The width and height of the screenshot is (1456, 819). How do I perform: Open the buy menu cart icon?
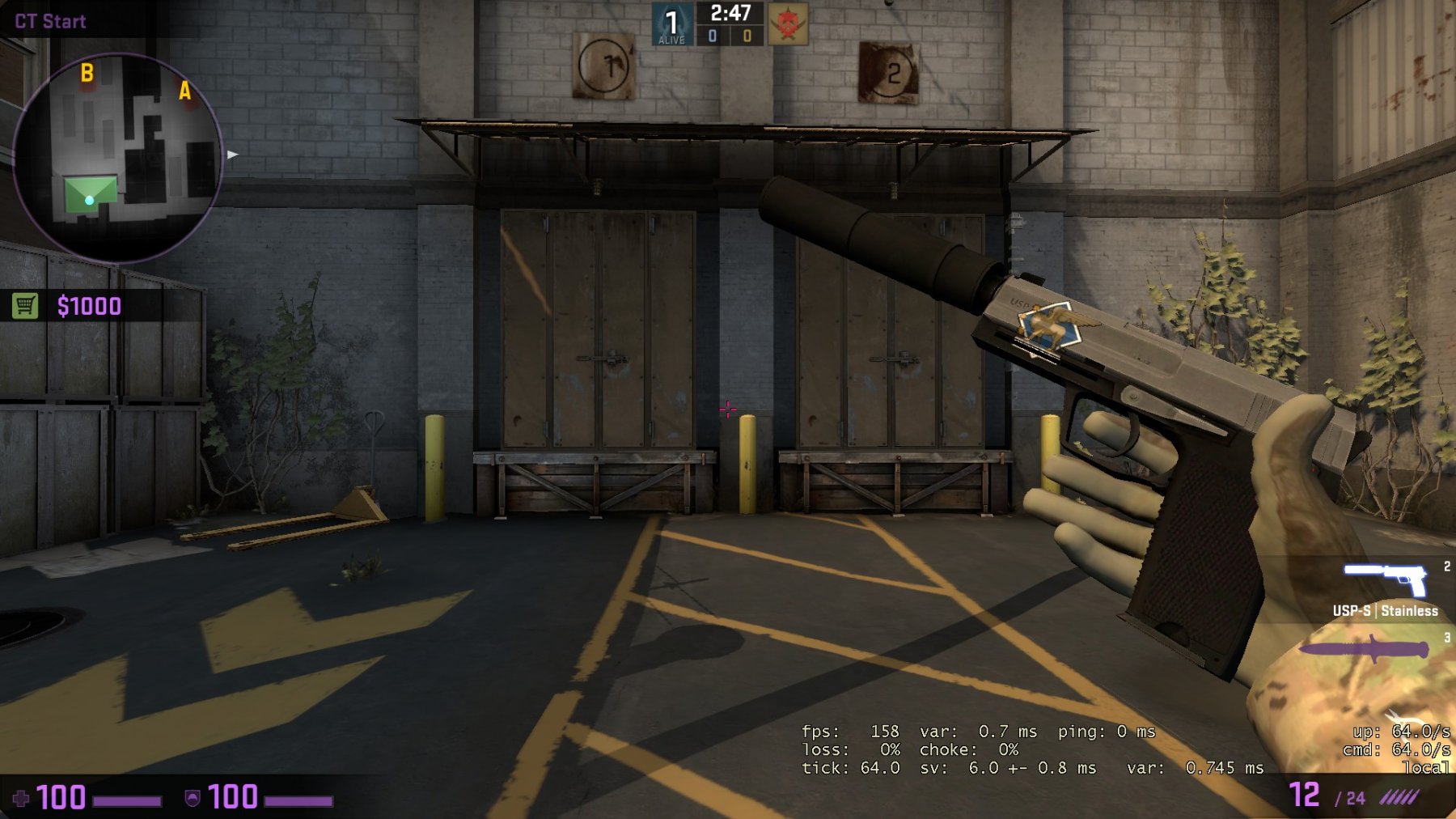(25, 306)
